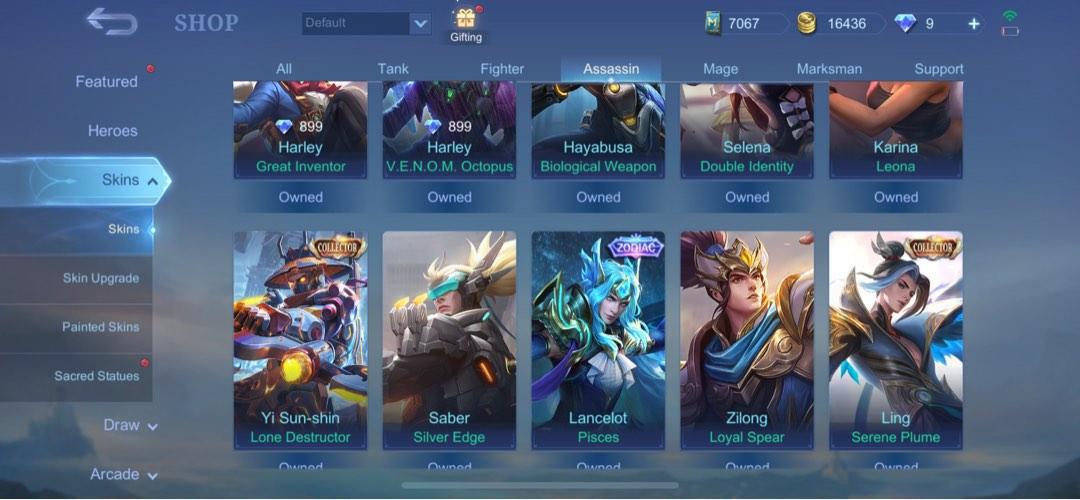Open the Sacred Statues submenu

96,376
